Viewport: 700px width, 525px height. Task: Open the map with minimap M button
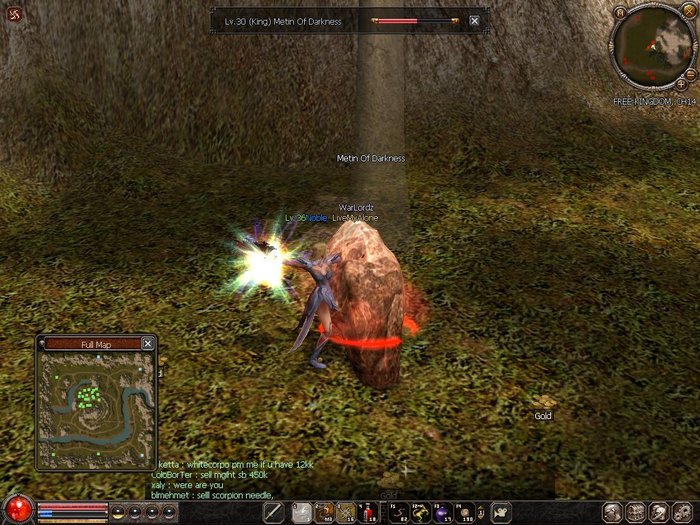click(x=620, y=14)
